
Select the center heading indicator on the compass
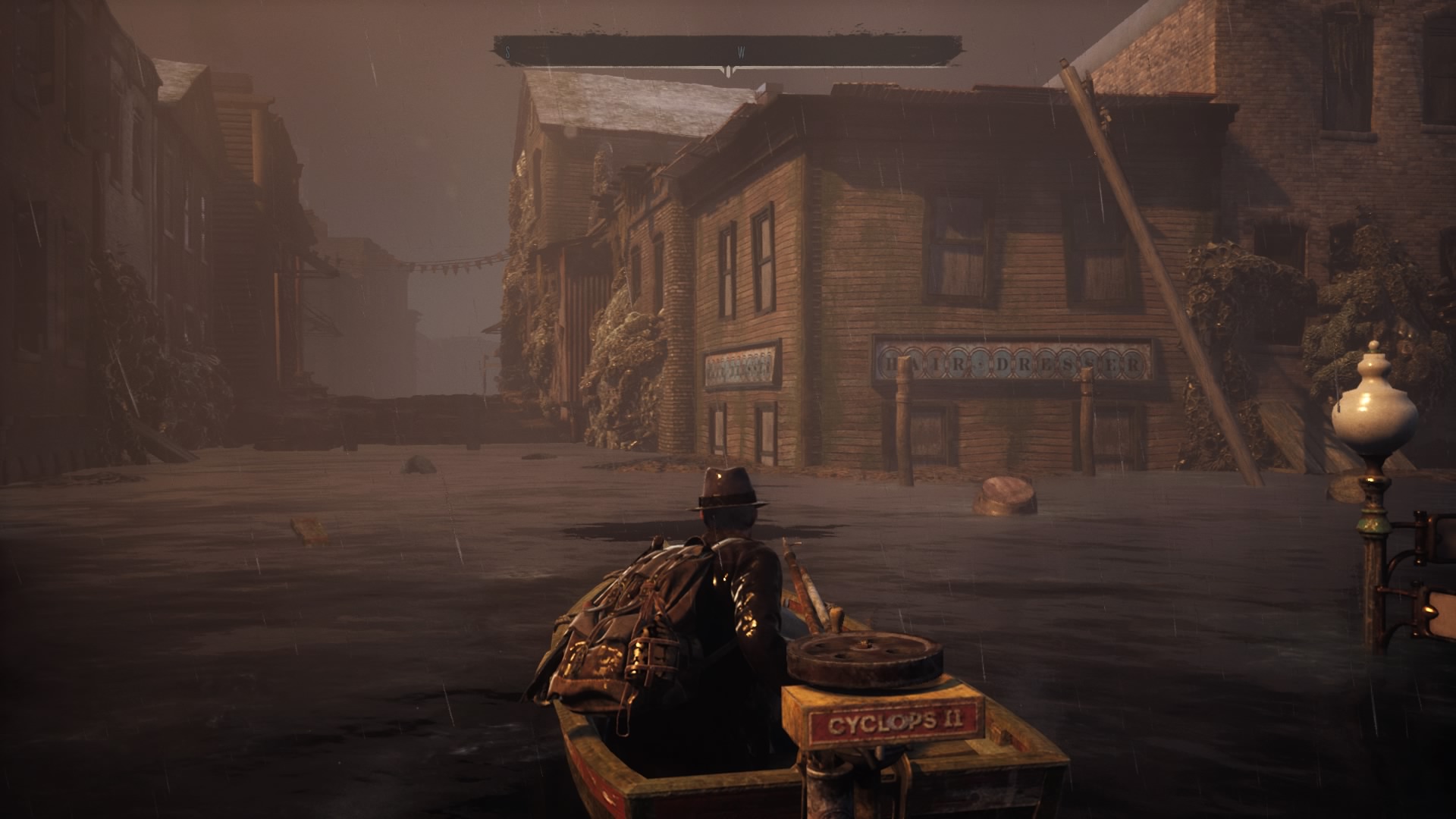click(x=727, y=68)
